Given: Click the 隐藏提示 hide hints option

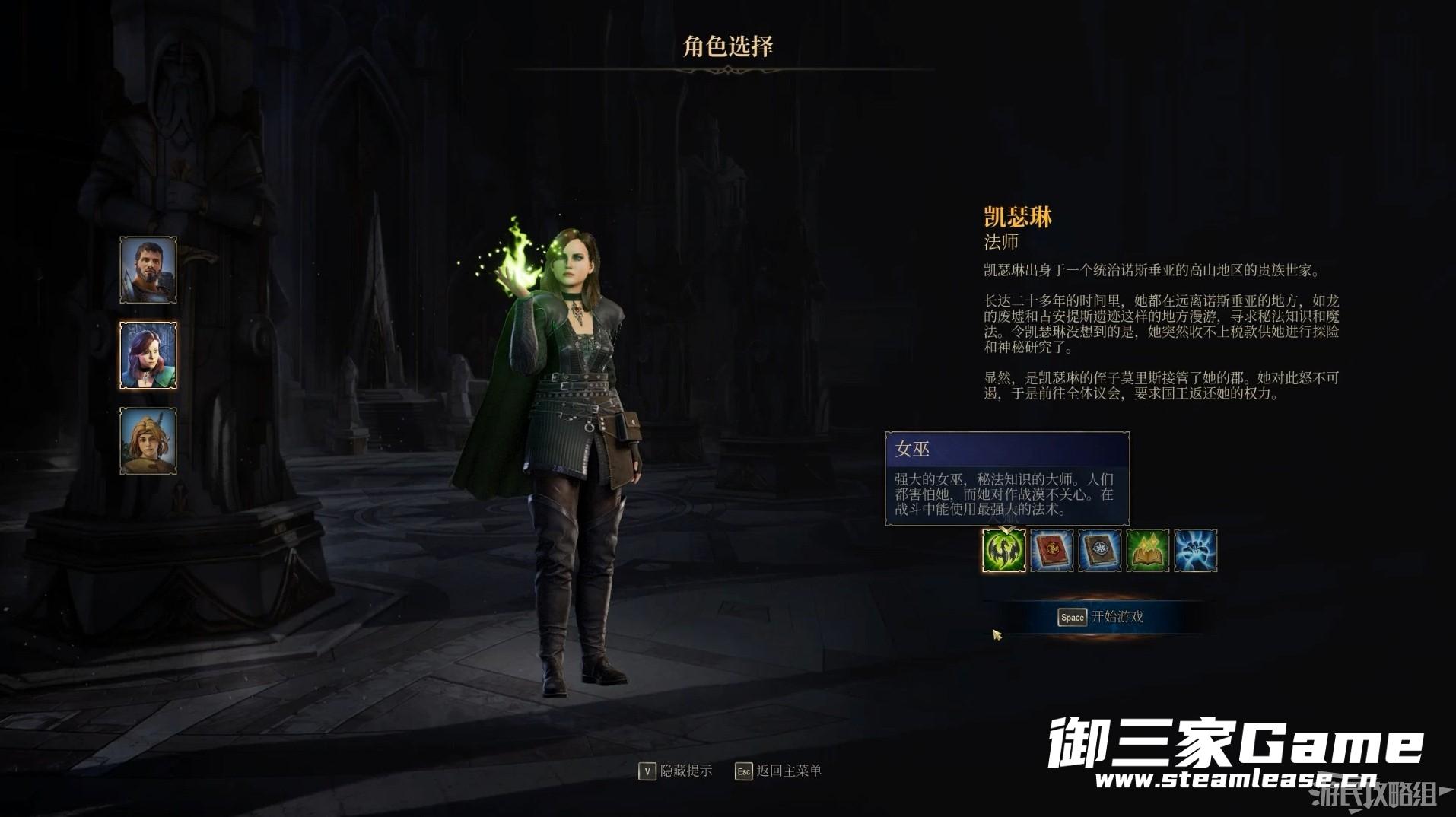Looking at the screenshot, I should click(x=676, y=771).
